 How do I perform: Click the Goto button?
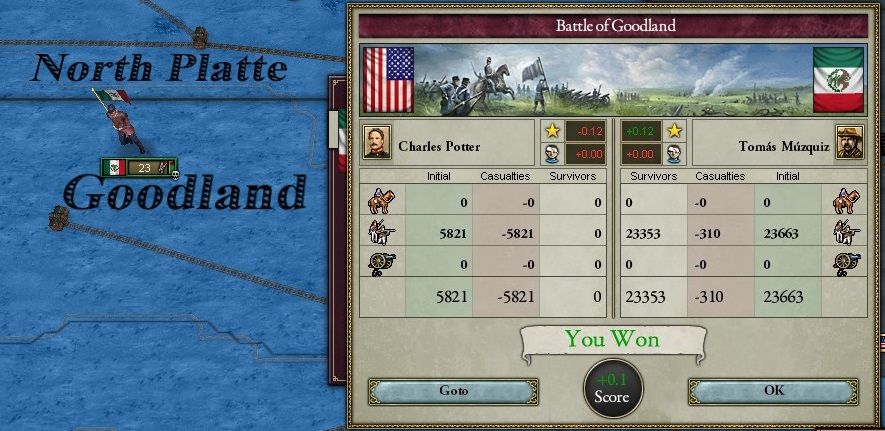(453, 390)
